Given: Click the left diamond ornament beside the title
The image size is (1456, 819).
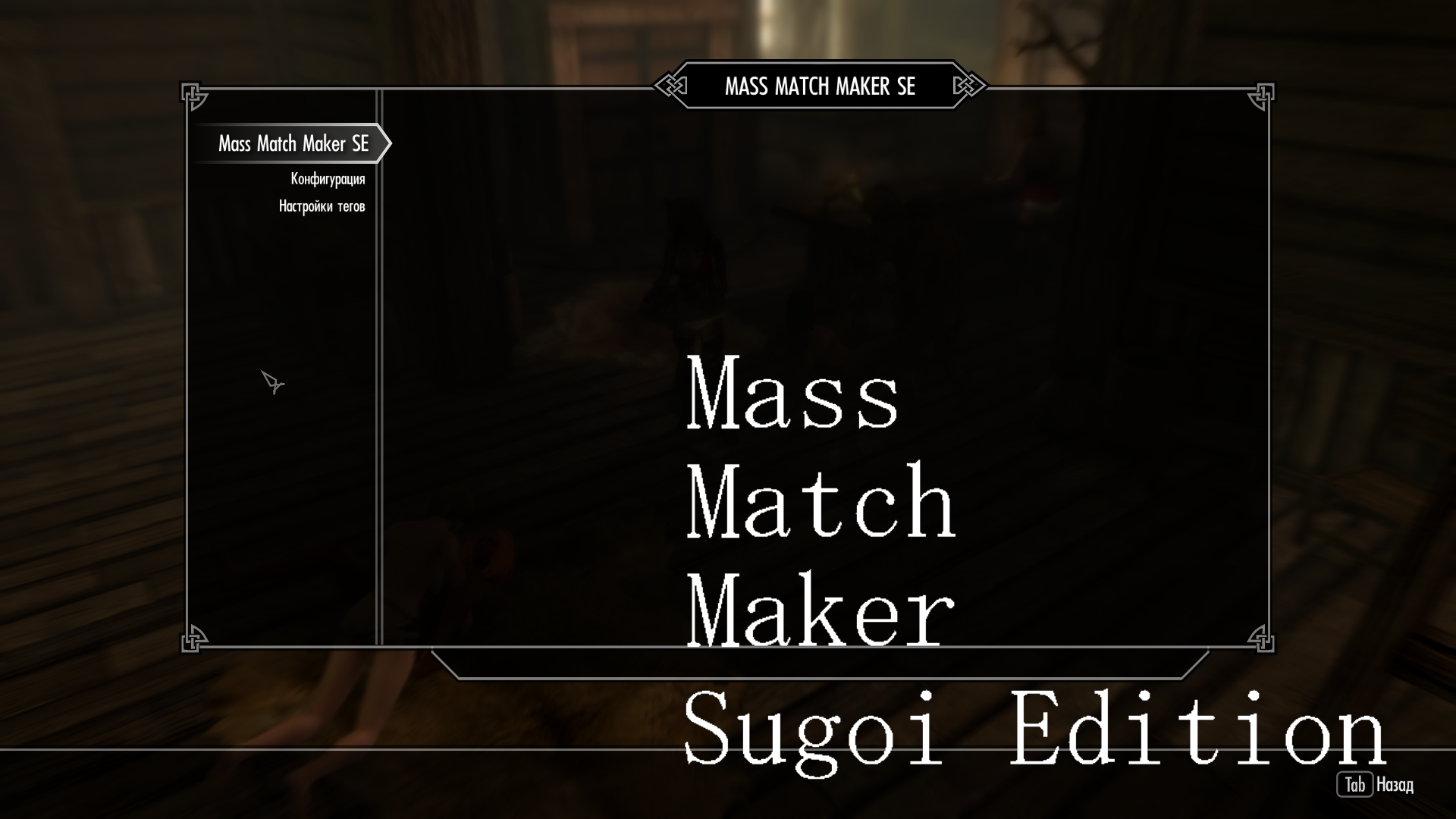Looking at the screenshot, I should coord(670,86).
